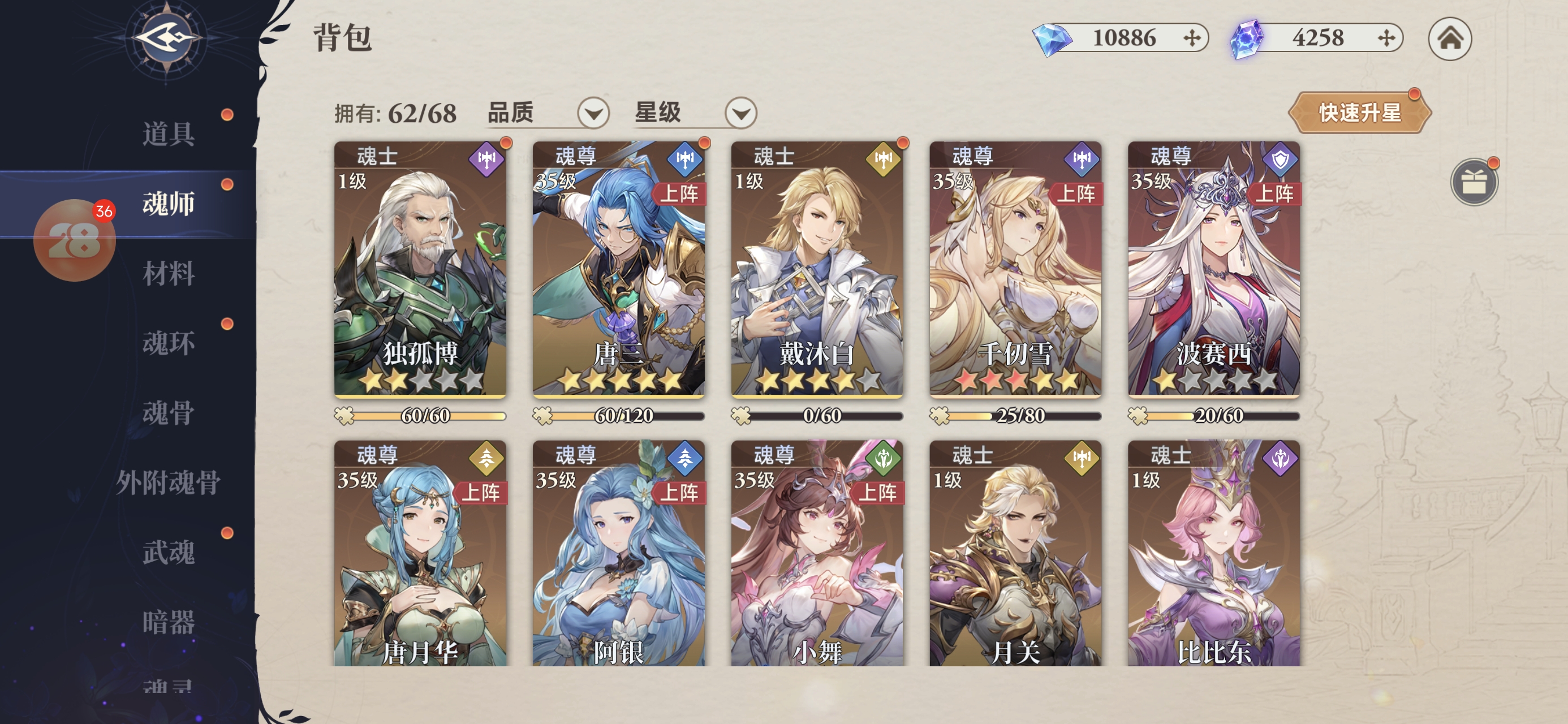This screenshot has width=1568, height=724.
Task: Open the 道具 items tab
Action: (x=169, y=133)
